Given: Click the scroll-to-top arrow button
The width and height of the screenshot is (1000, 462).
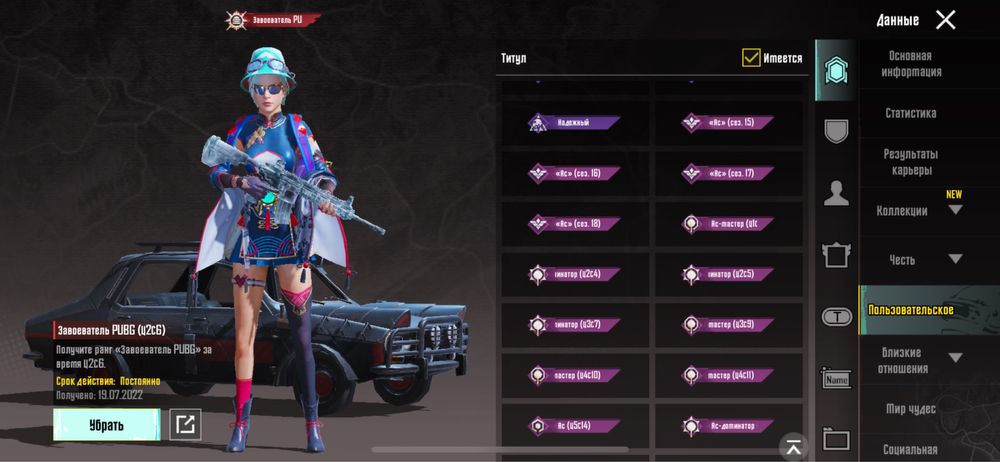Looking at the screenshot, I should click(793, 446).
